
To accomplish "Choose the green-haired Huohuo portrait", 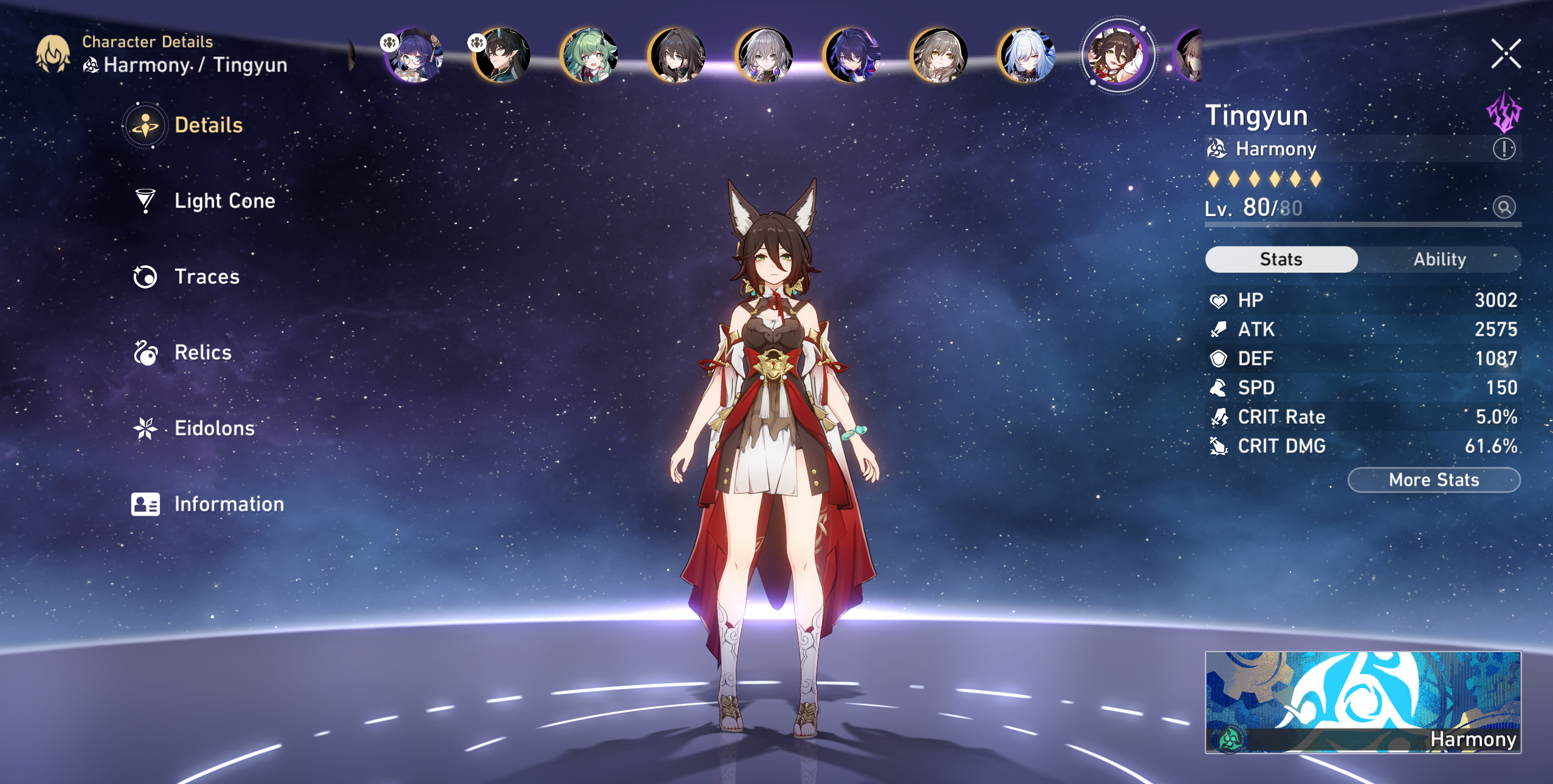I will (589, 55).
